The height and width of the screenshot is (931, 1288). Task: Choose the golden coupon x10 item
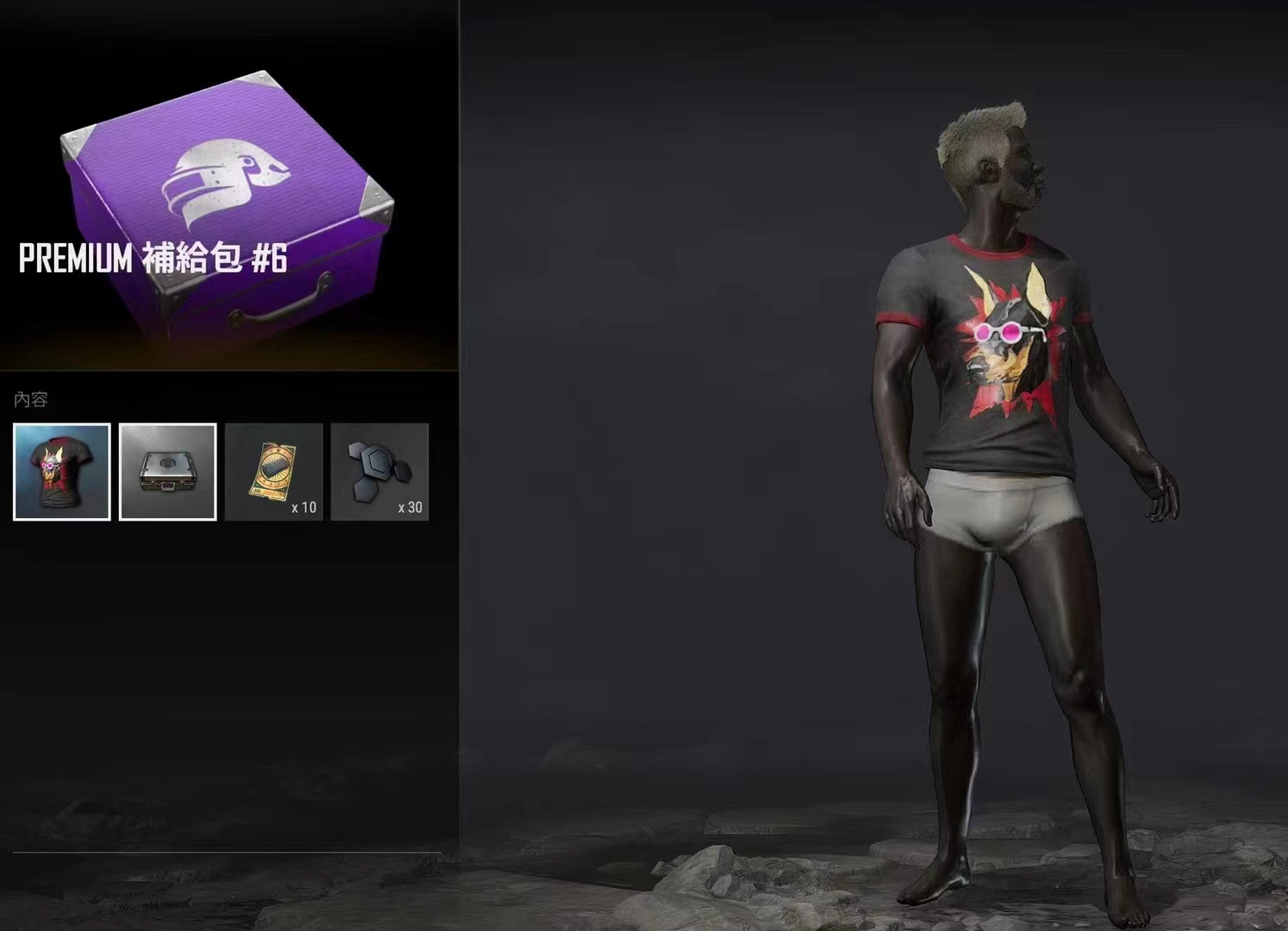273,472
